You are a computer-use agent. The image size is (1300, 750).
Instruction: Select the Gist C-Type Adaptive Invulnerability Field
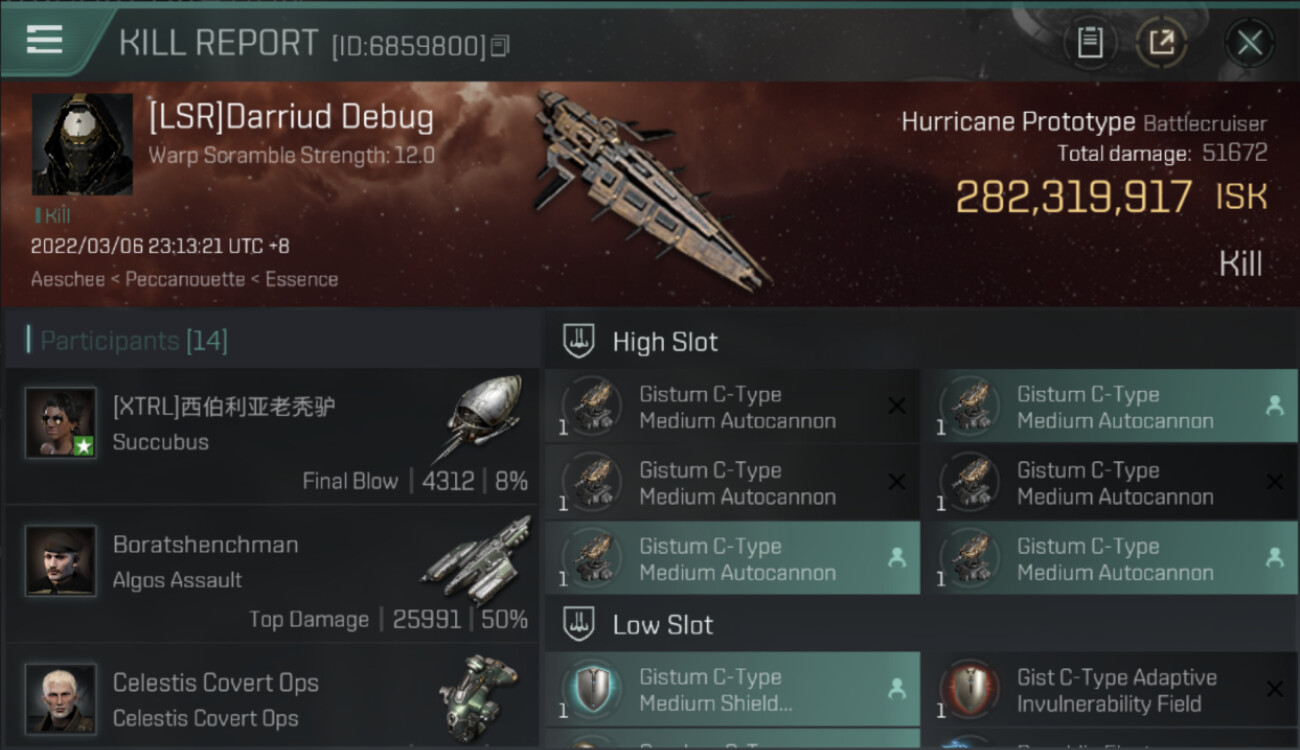1110,690
